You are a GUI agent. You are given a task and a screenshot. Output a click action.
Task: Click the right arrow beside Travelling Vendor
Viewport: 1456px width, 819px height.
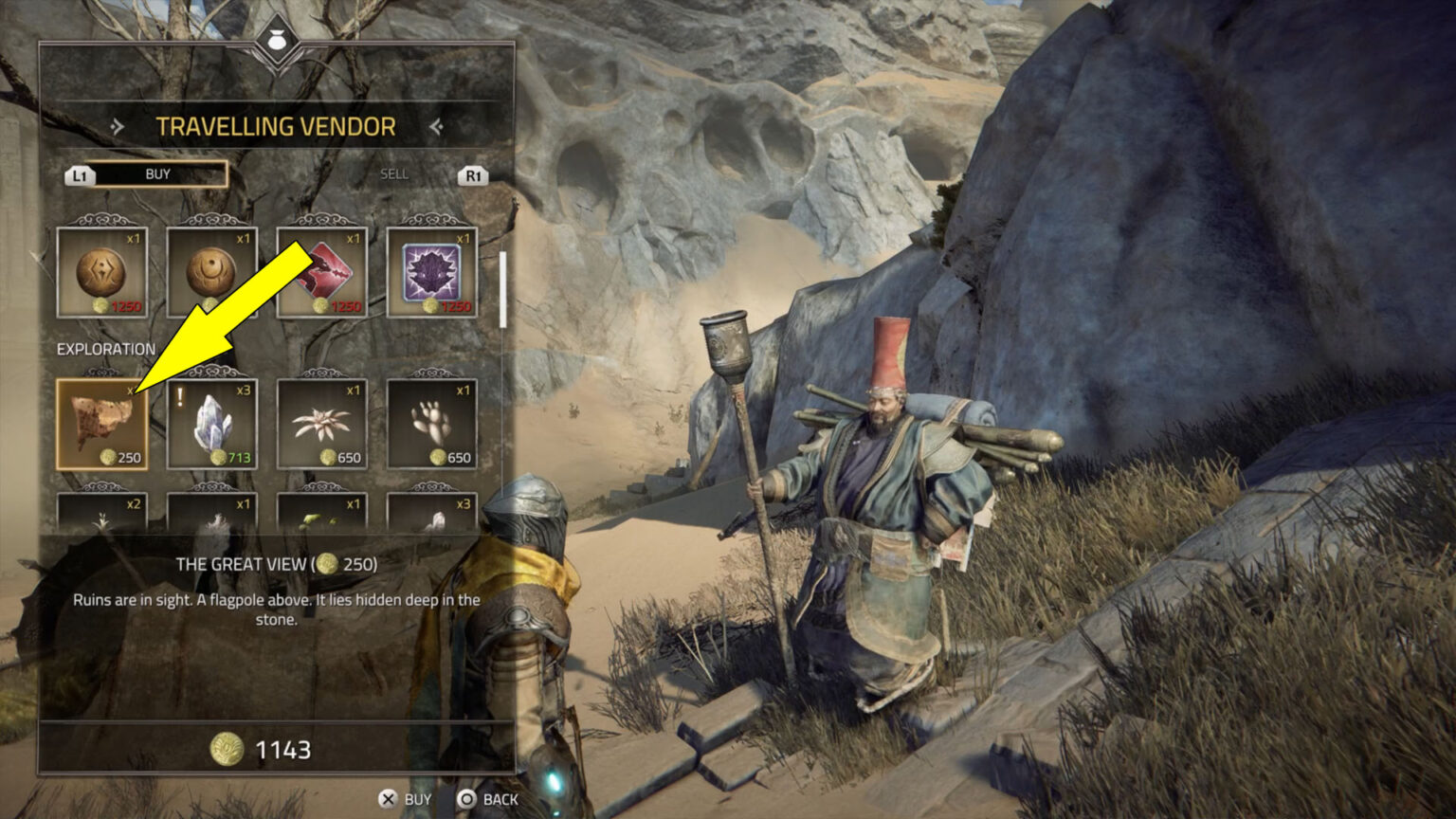(x=437, y=126)
